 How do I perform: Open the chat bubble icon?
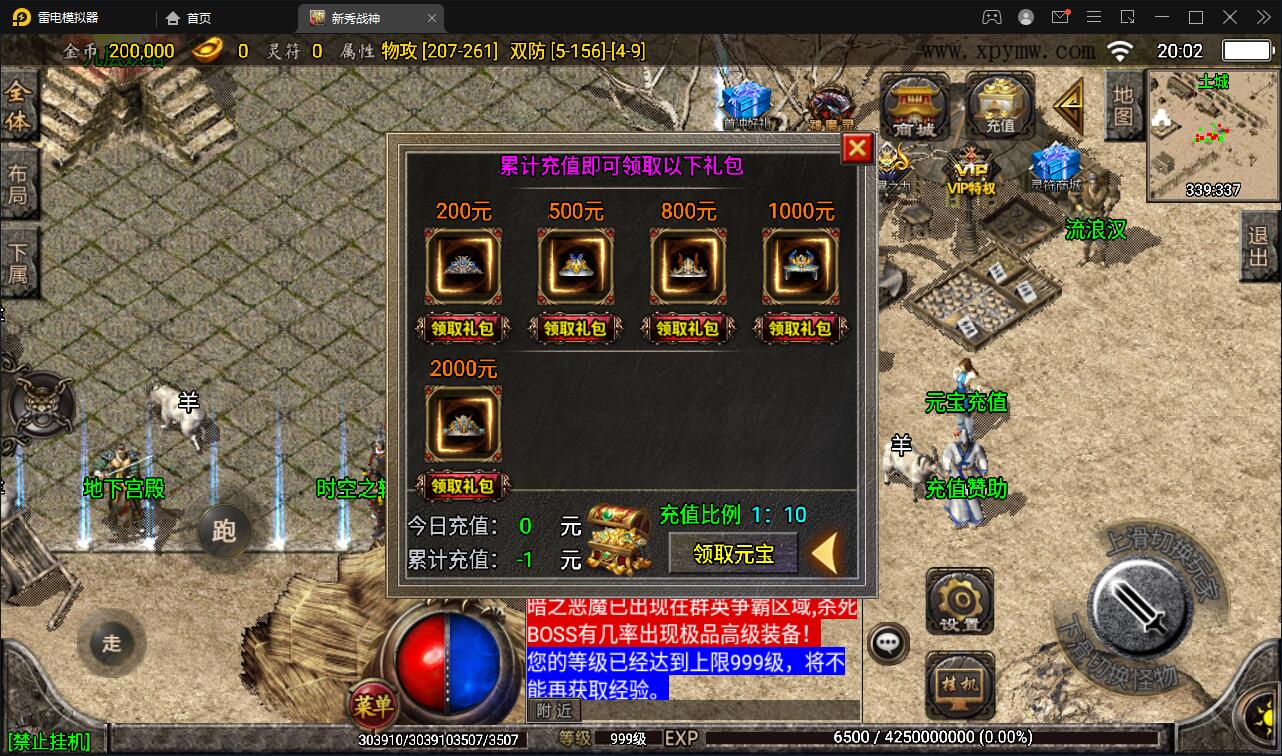(888, 644)
